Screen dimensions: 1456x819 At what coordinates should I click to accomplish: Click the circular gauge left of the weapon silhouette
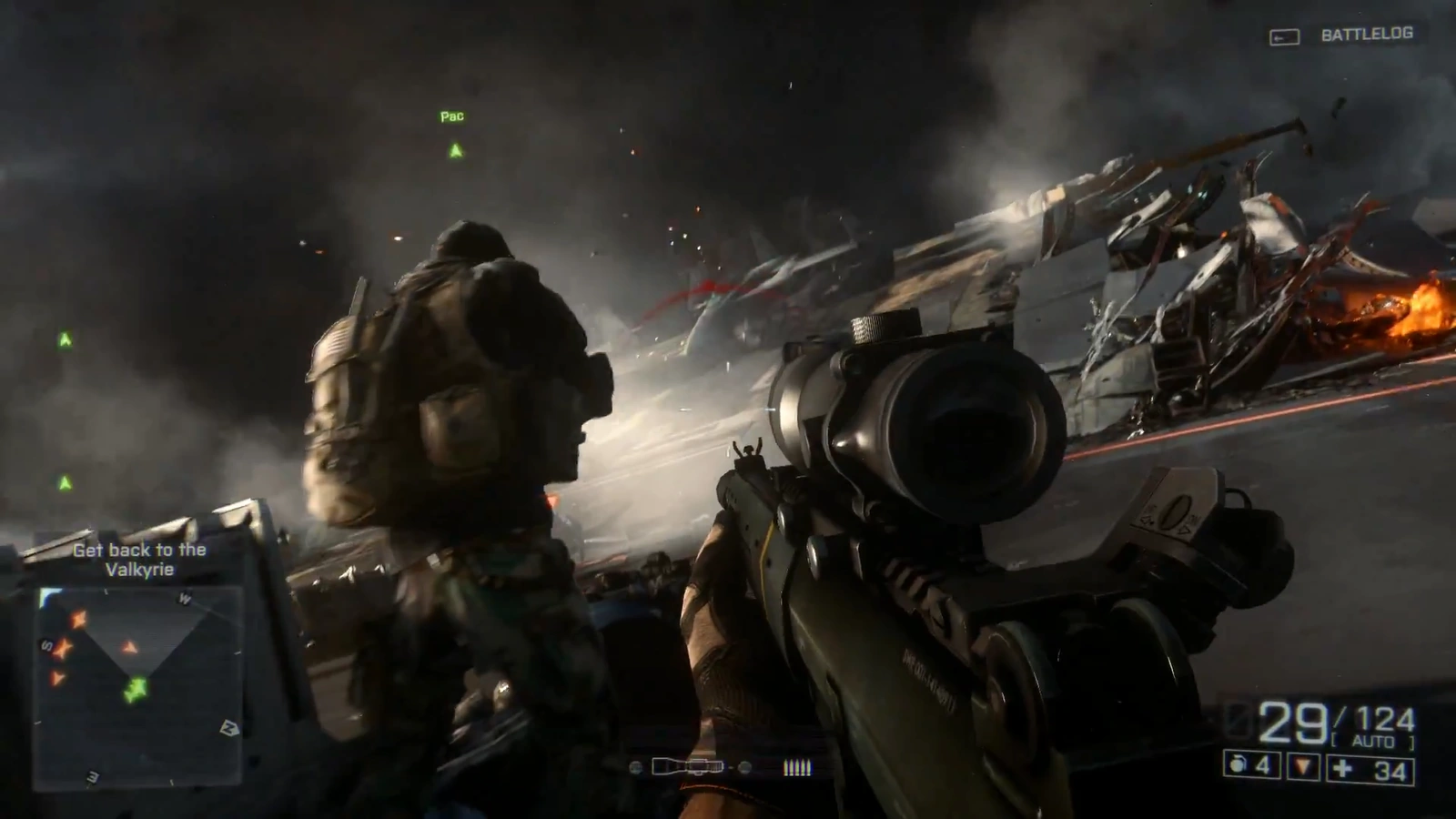pos(634,766)
